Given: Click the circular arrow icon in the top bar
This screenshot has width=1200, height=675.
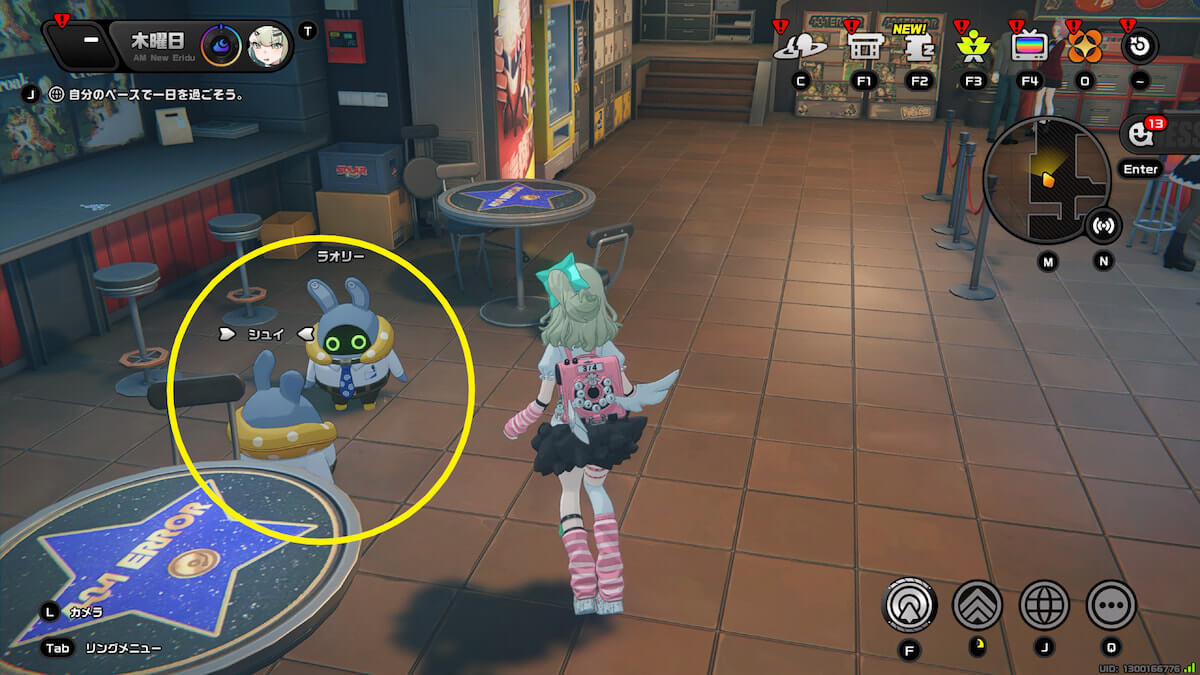Looking at the screenshot, I should coord(1140,45).
